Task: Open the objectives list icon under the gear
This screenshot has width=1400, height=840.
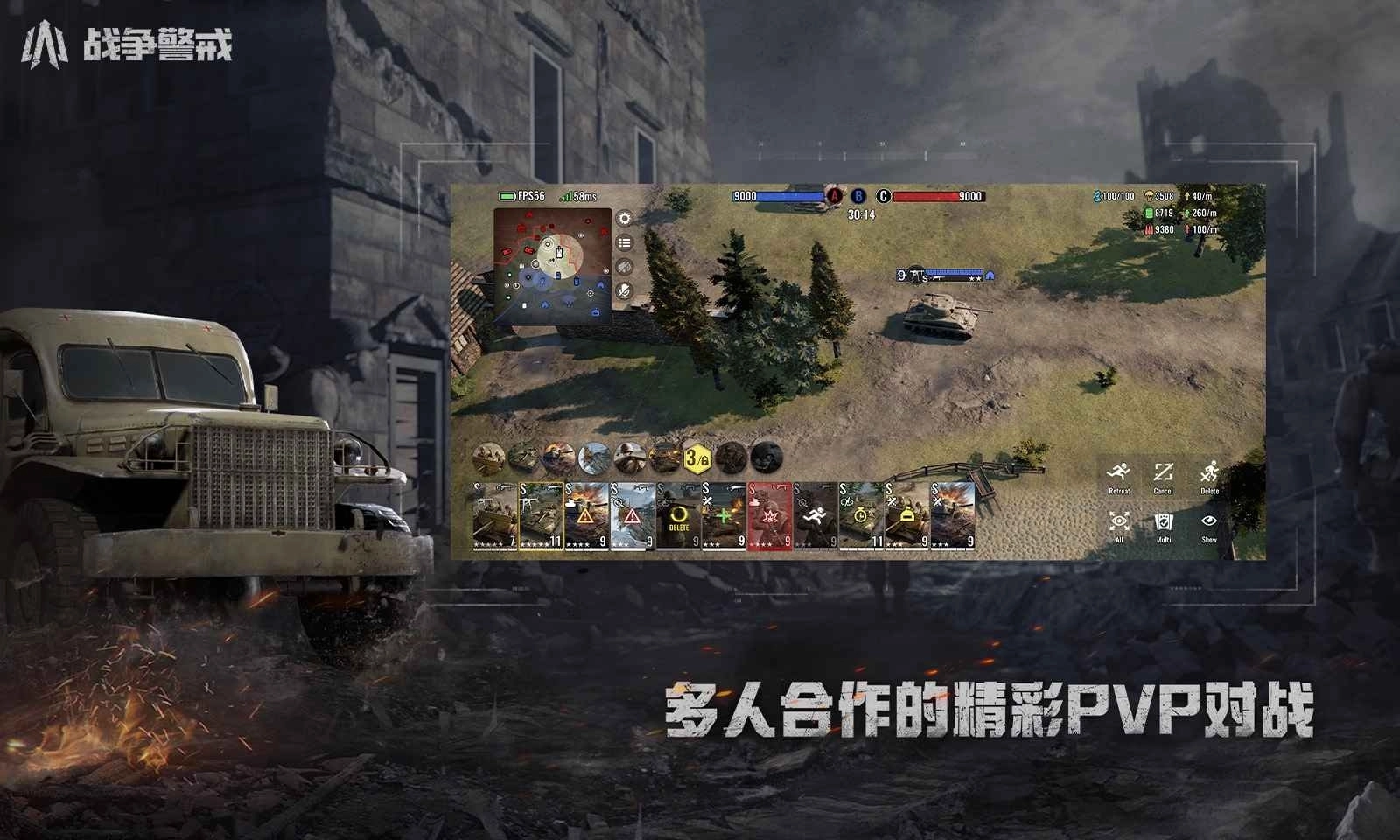Action: (x=623, y=242)
